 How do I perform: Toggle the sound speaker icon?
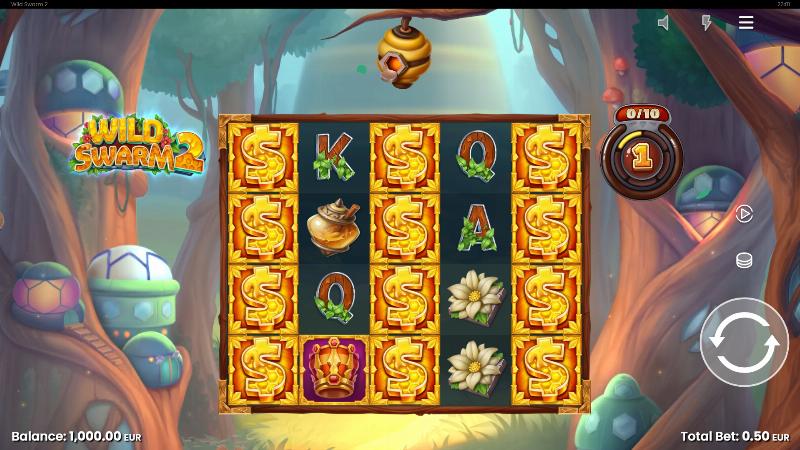click(x=663, y=23)
